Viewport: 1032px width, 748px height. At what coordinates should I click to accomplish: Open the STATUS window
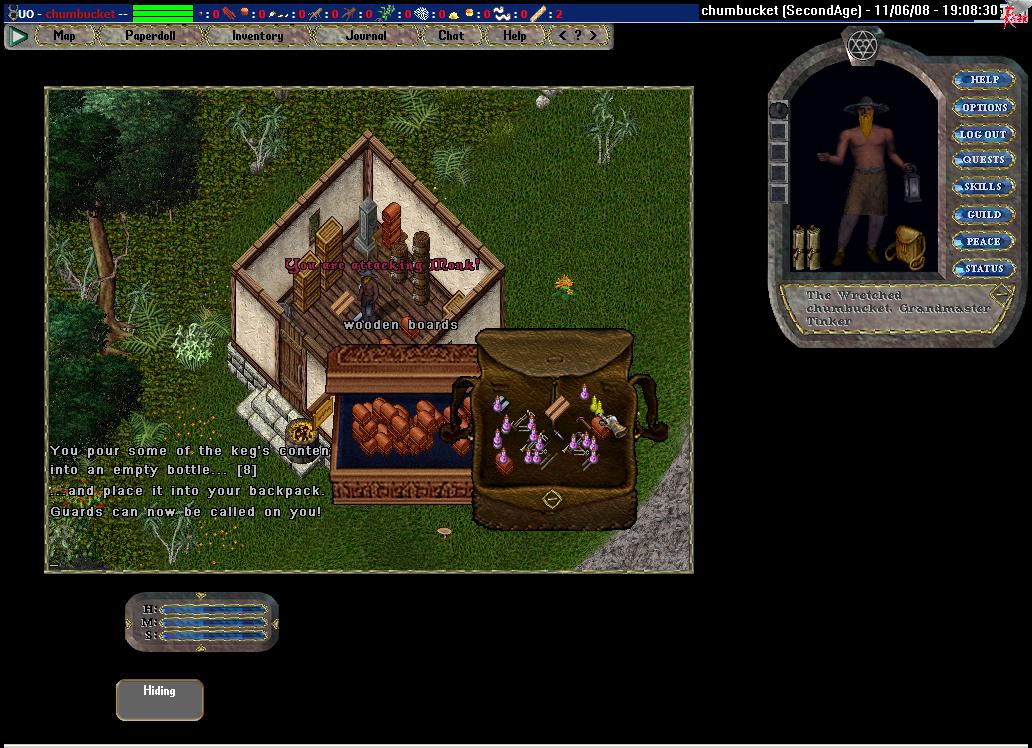click(x=984, y=268)
